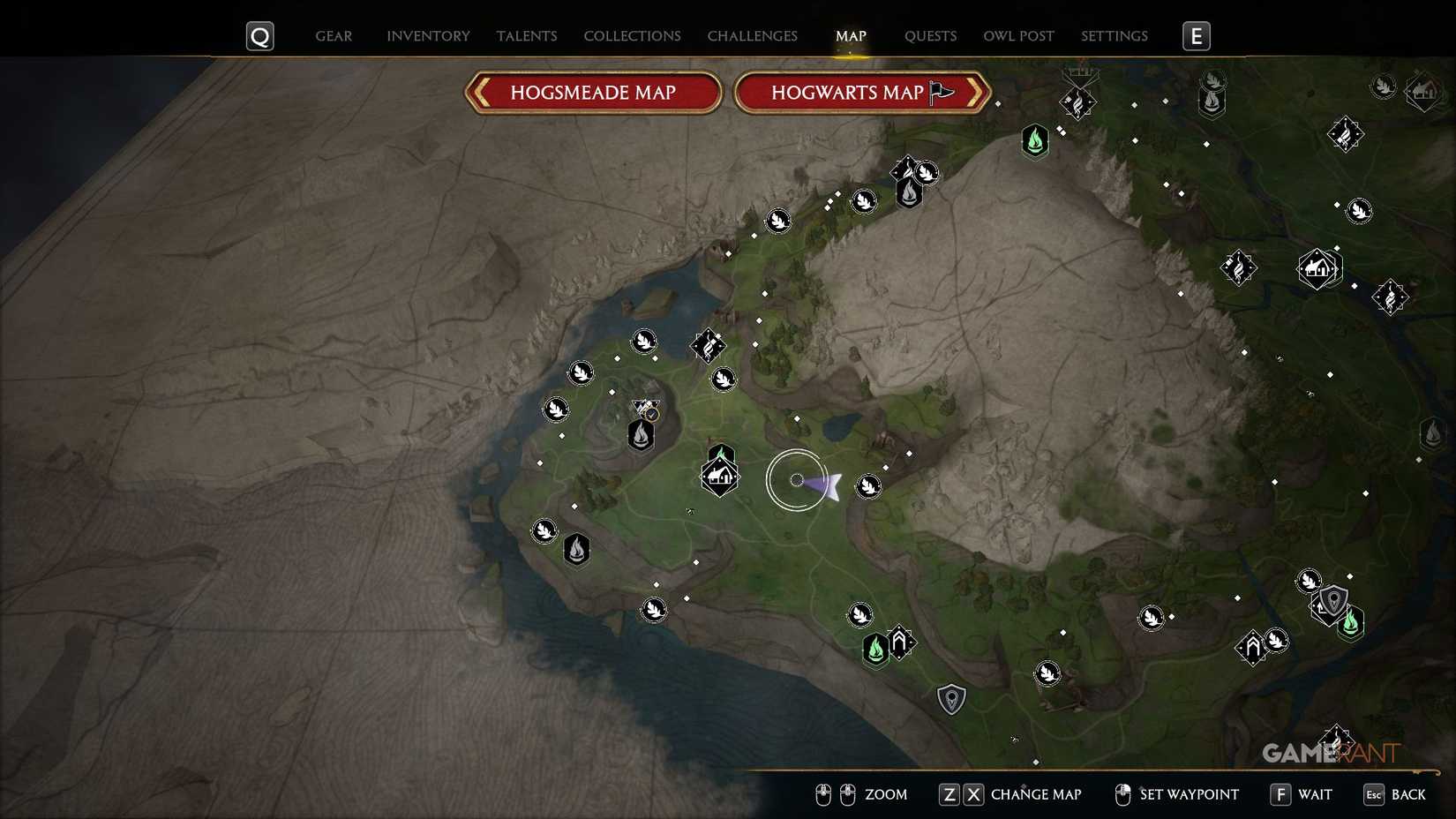Click the large house icon on the eastern edge
The height and width of the screenshot is (819, 1456).
1319,269
